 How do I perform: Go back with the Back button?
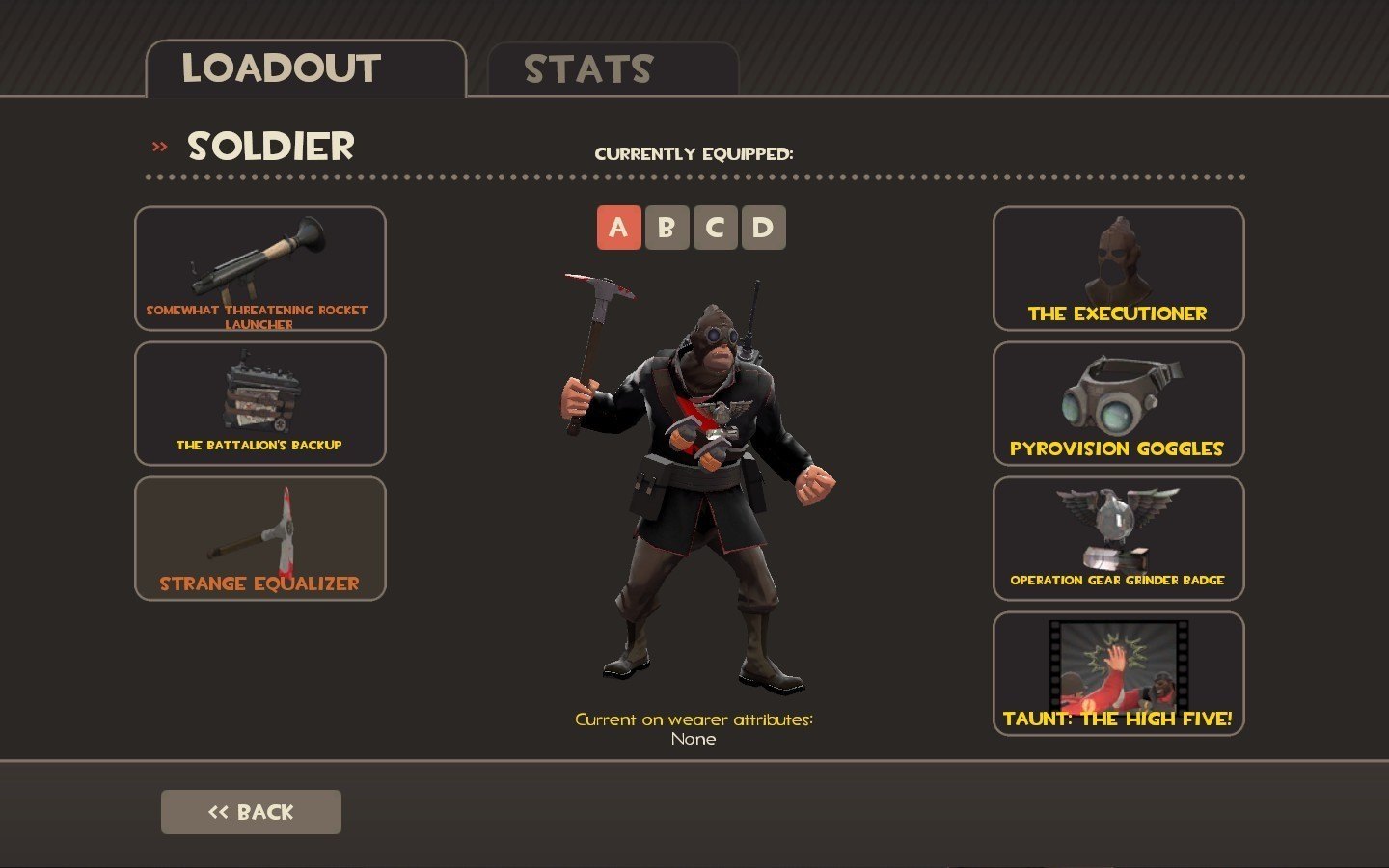pyautogui.click(x=251, y=812)
